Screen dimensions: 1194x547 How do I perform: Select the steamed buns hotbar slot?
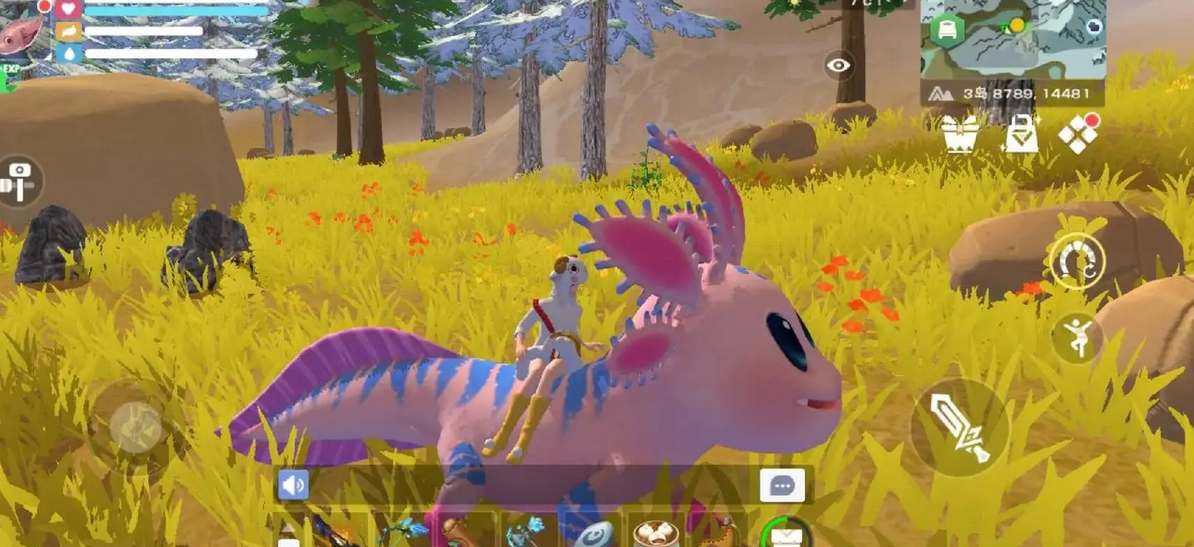(657, 532)
